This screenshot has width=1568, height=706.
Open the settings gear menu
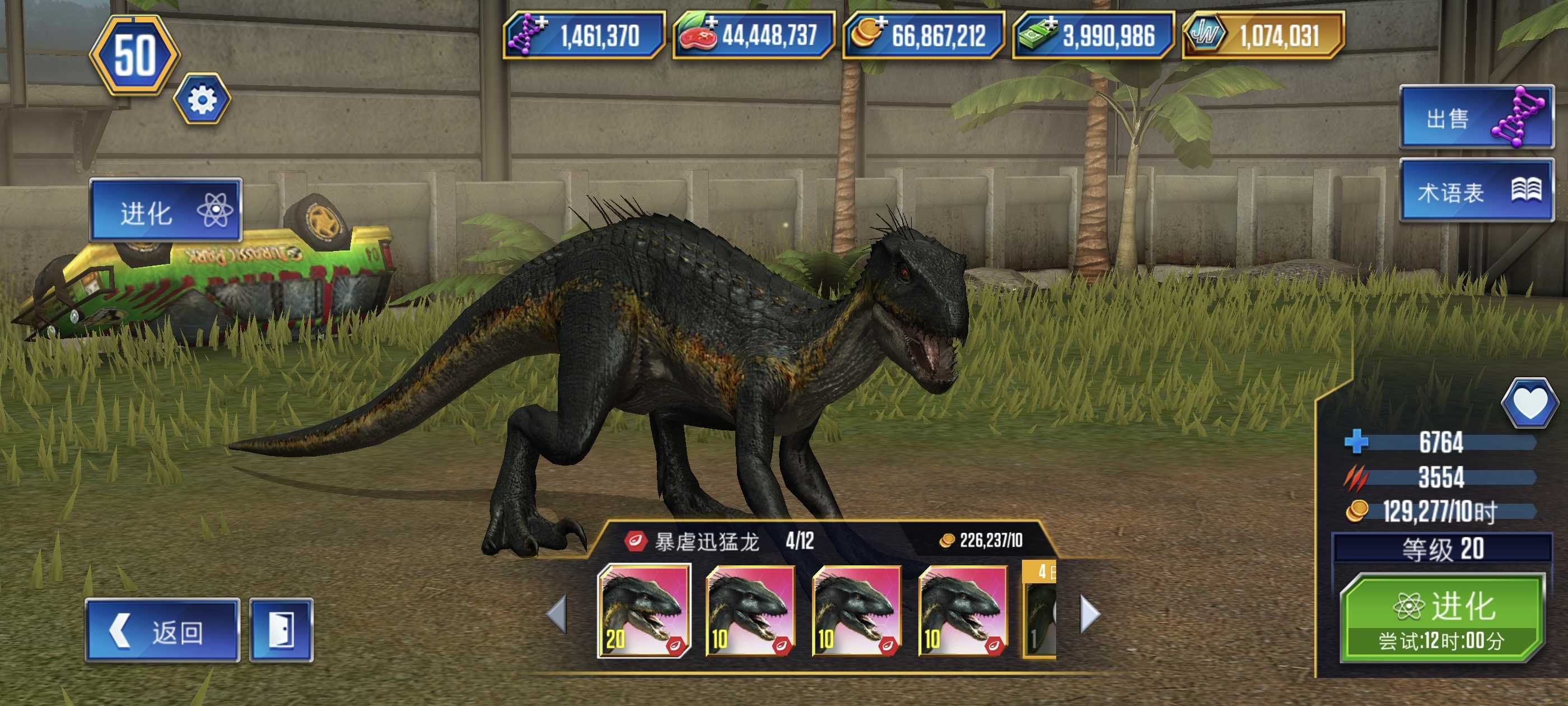tap(202, 99)
